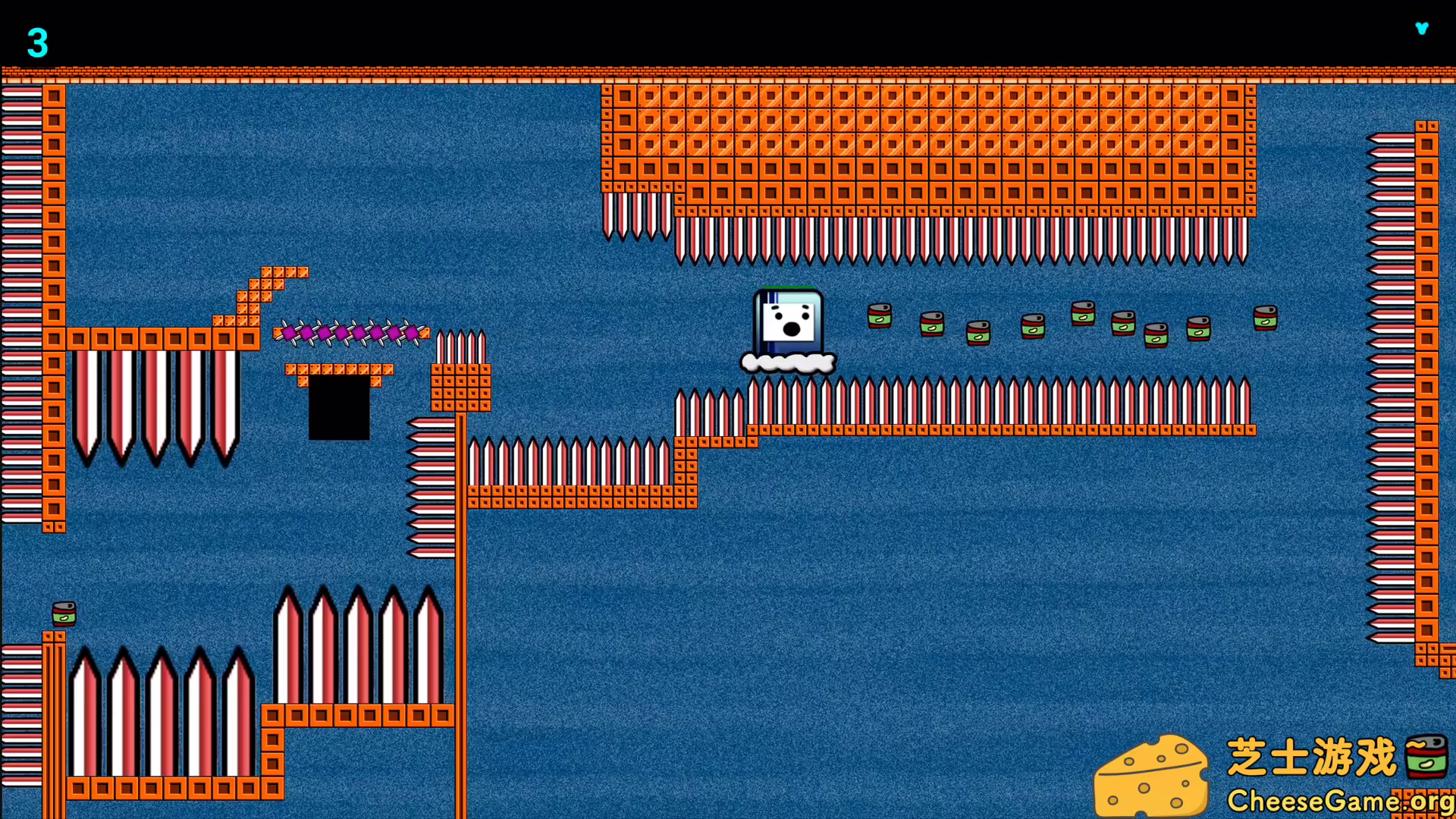Click the tilted can near the player's right
This screenshot has height=819, width=1456.
point(932,324)
